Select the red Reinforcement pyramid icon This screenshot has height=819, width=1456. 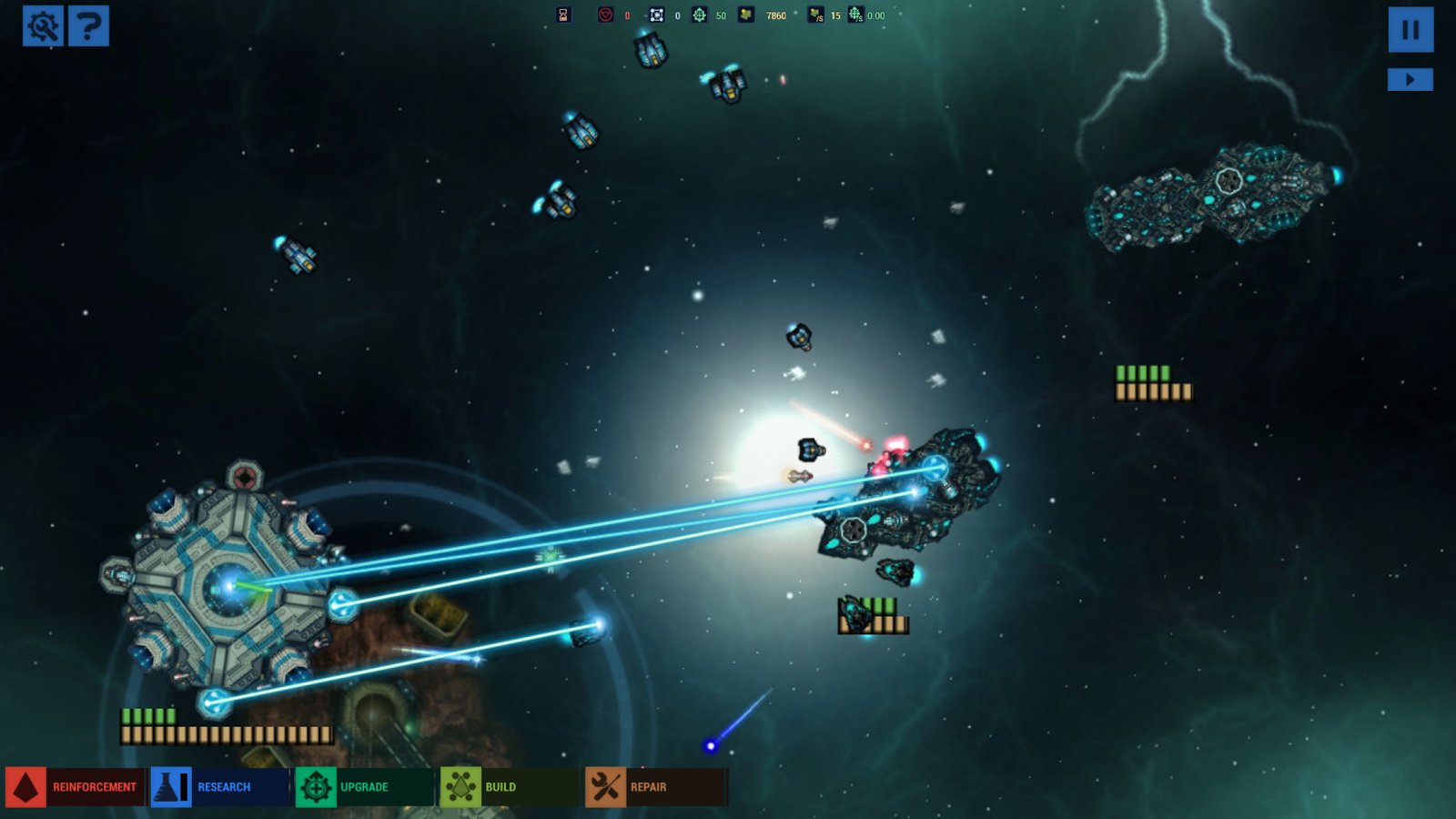[x=25, y=786]
